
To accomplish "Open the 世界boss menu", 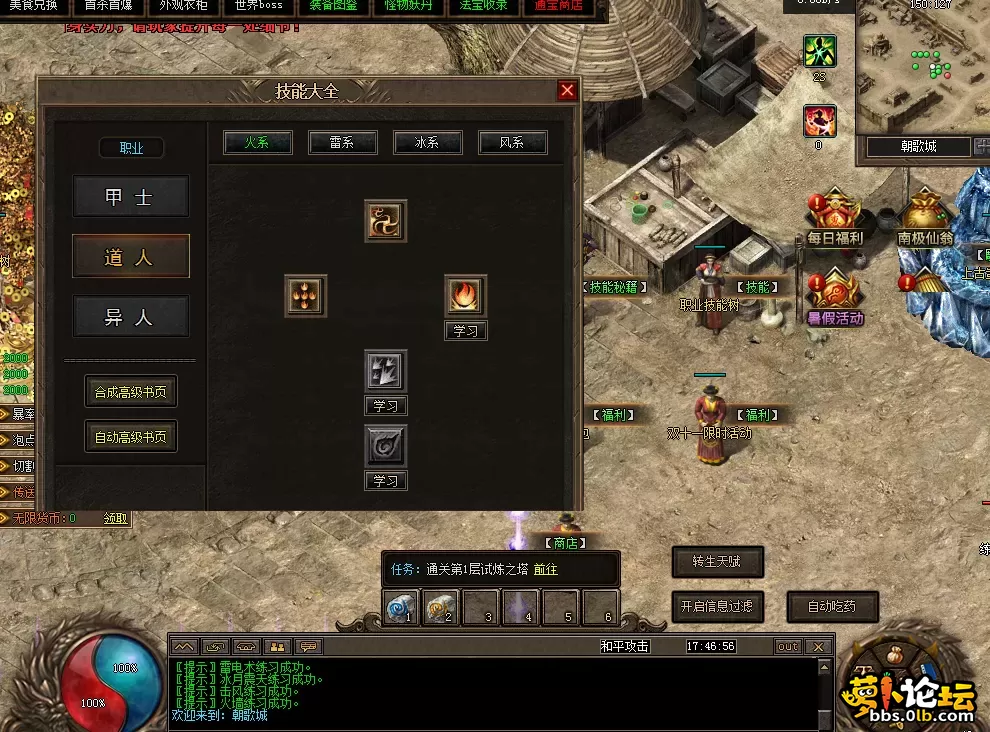I will click(x=258, y=5).
